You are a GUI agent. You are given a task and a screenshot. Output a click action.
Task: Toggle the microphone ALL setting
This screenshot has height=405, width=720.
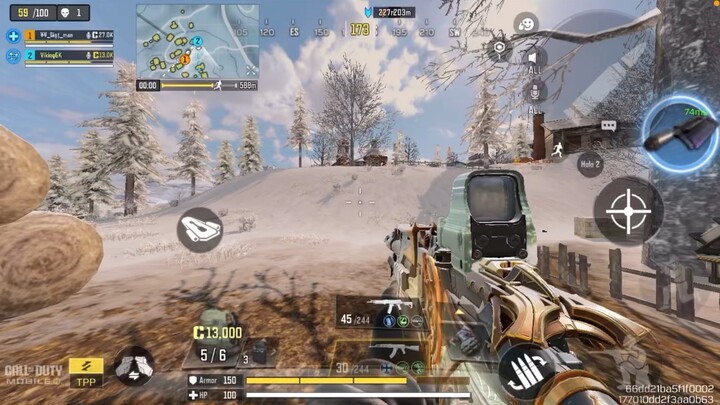click(x=535, y=95)
